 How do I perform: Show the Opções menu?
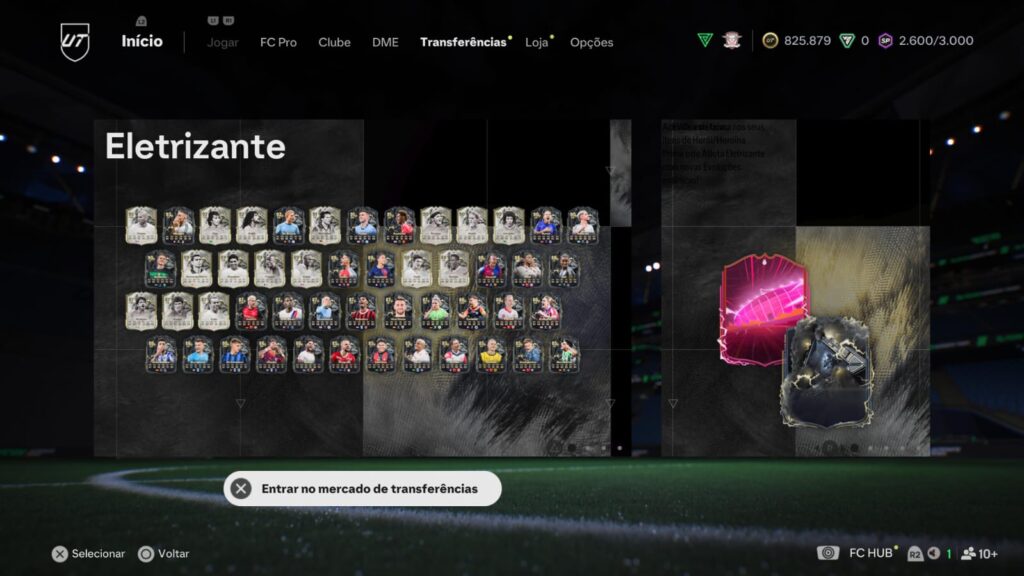[592, 43]
